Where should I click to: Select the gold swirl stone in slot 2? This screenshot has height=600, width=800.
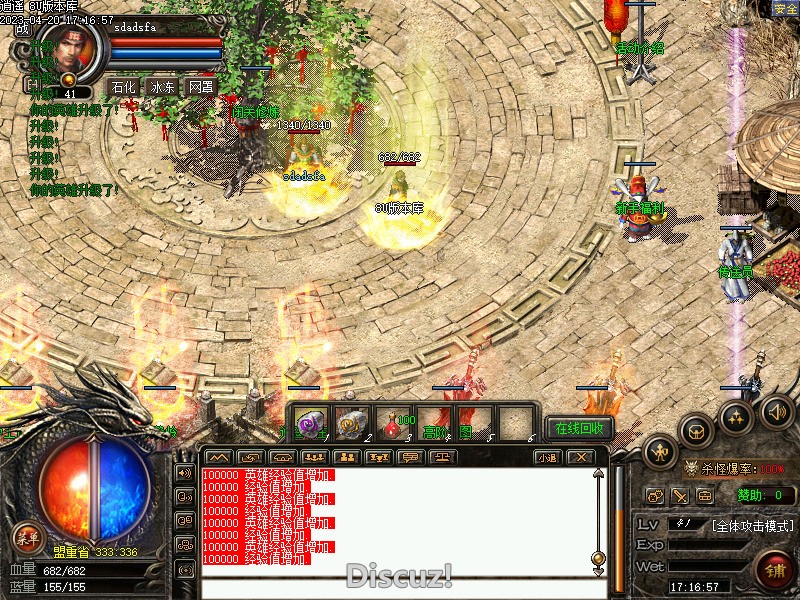[x=351, y=424]
